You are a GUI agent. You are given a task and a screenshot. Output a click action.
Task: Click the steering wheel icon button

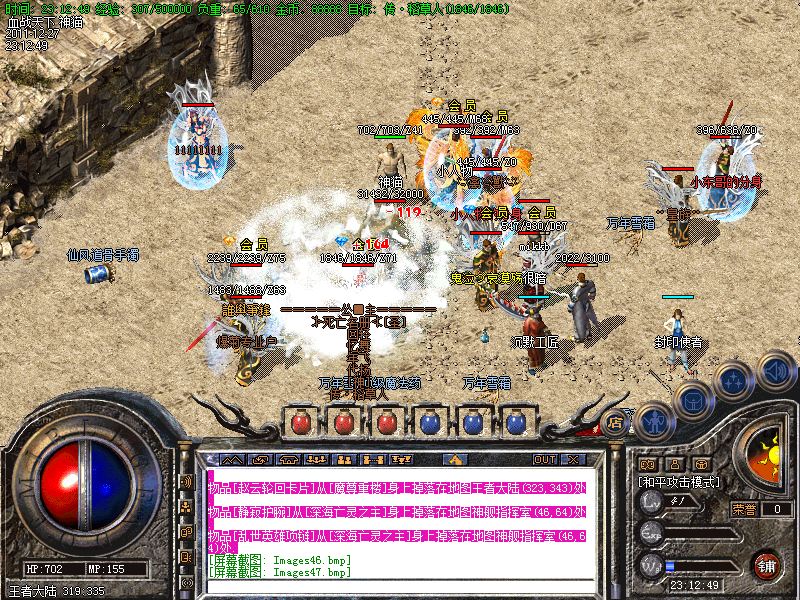coord(703,464)
